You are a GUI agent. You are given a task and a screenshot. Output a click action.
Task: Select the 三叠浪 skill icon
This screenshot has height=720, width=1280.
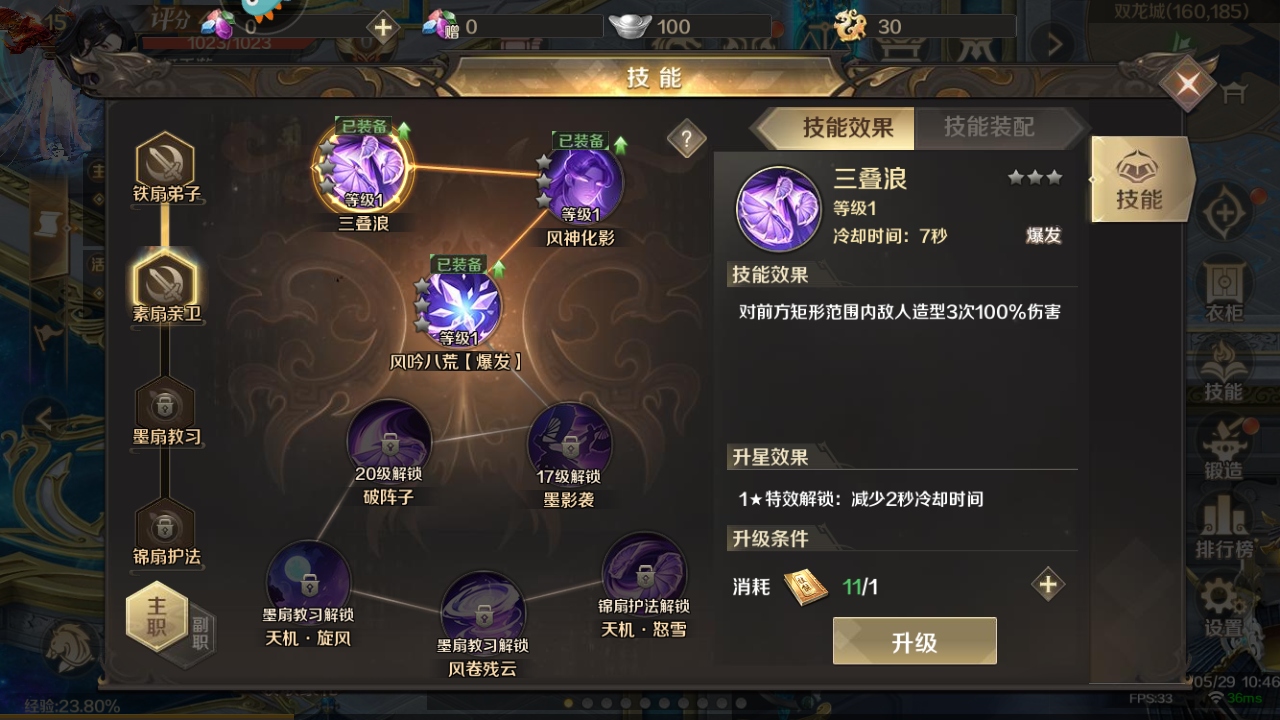pyautogui.click(x=363, y=170)
